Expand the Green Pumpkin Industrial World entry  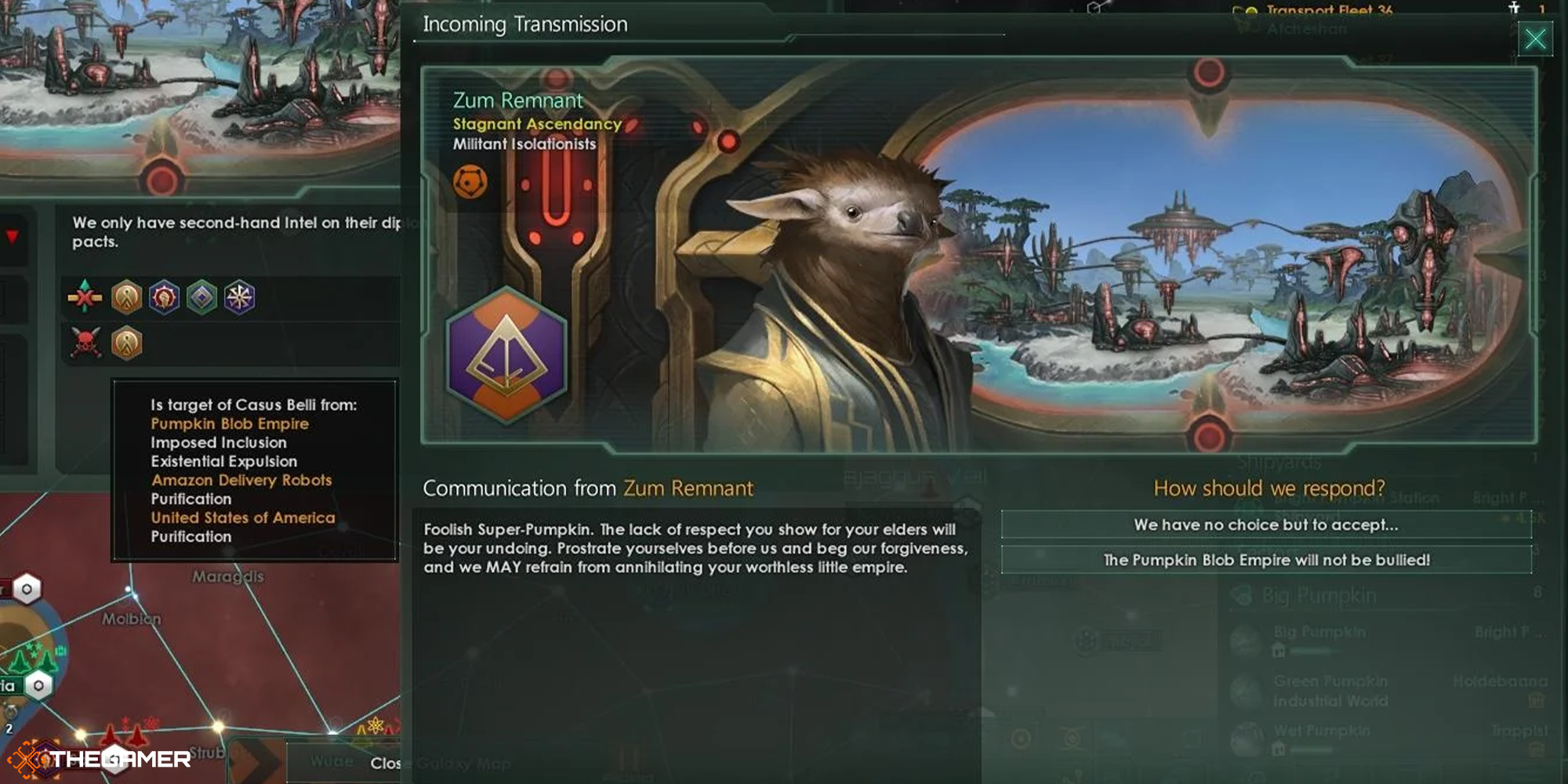coord(1329,689)
